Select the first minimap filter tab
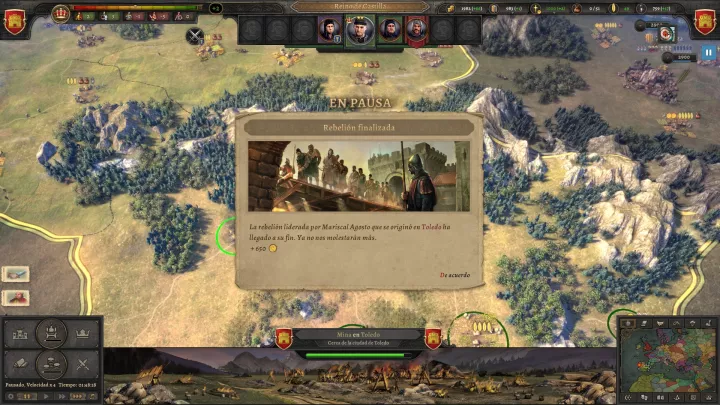This screenshot has width=720, height=405. pyautogui.click(x=628, y=323)
